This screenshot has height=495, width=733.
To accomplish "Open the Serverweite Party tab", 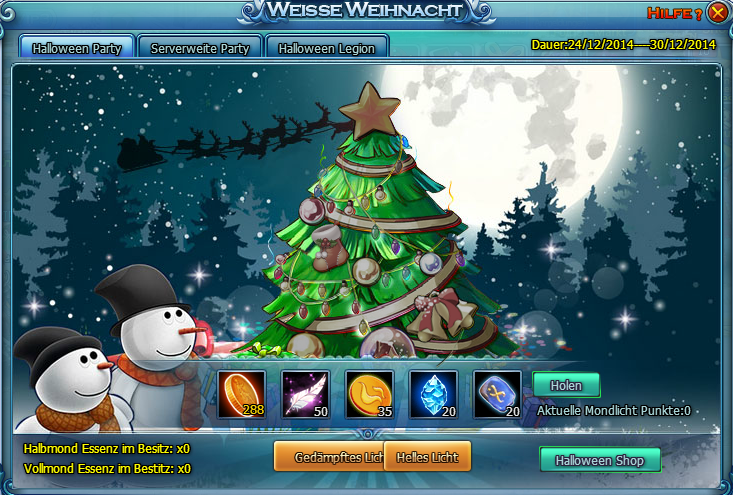I will point(200,48).
